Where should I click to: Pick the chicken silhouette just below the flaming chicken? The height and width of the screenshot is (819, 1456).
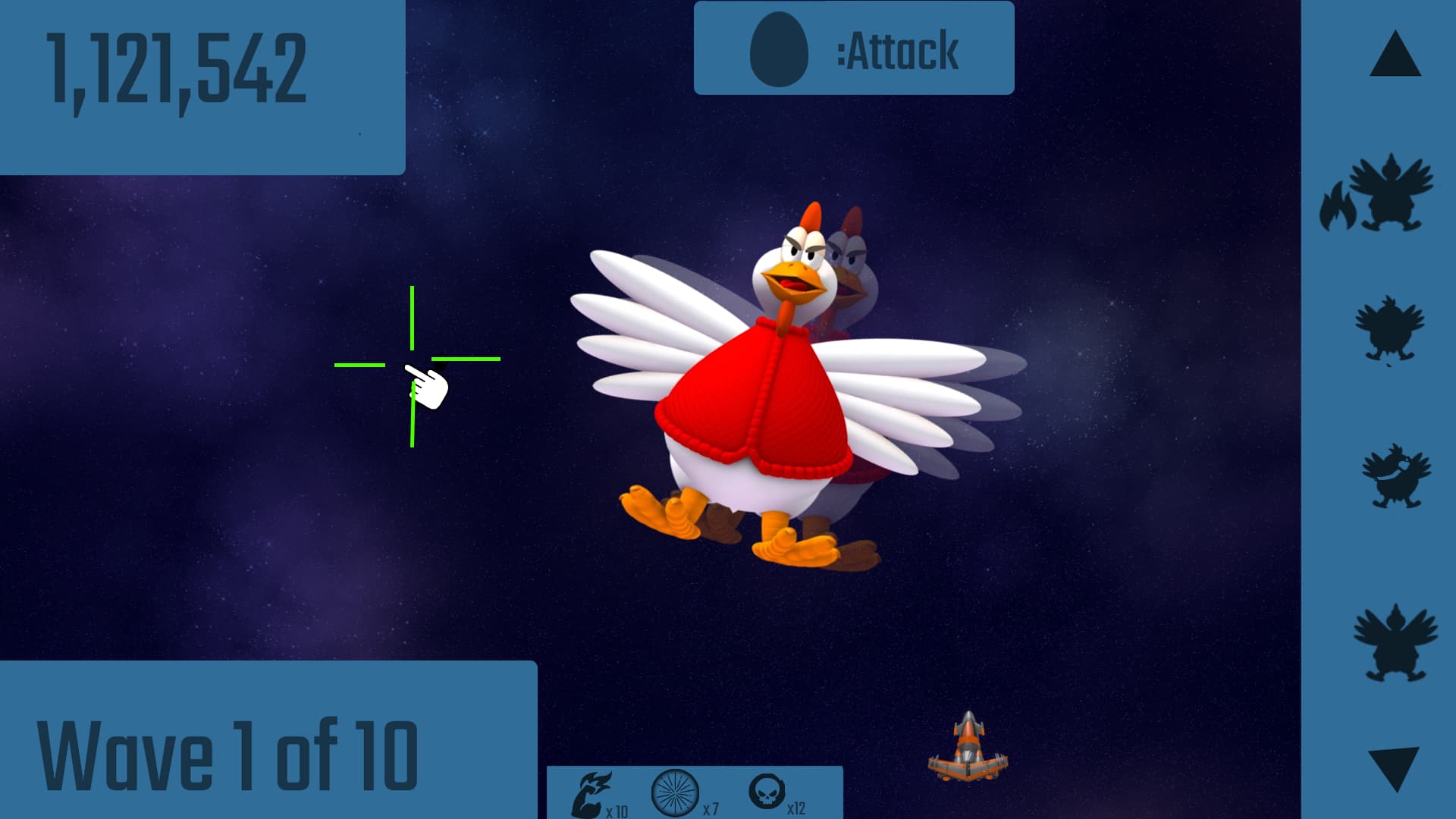pyautogui.click(x=1389, y=329)
